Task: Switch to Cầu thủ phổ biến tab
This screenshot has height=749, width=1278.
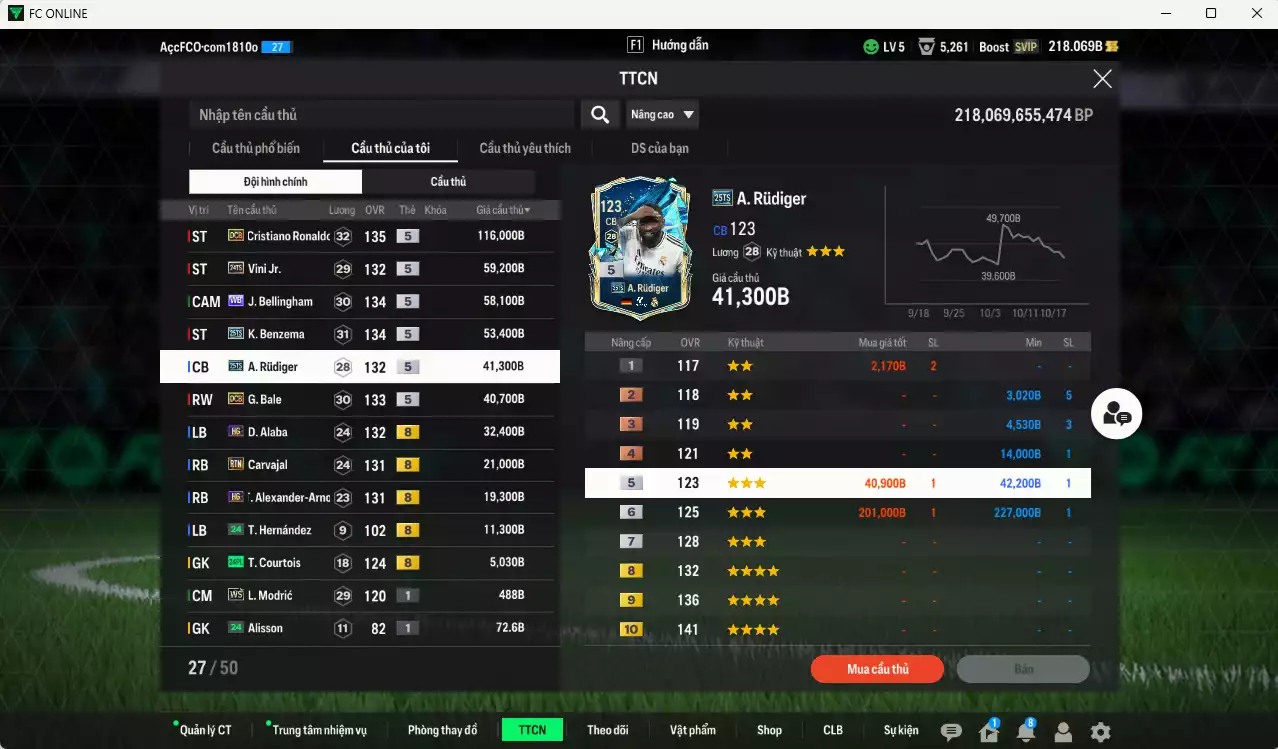Action: (255, 149)
